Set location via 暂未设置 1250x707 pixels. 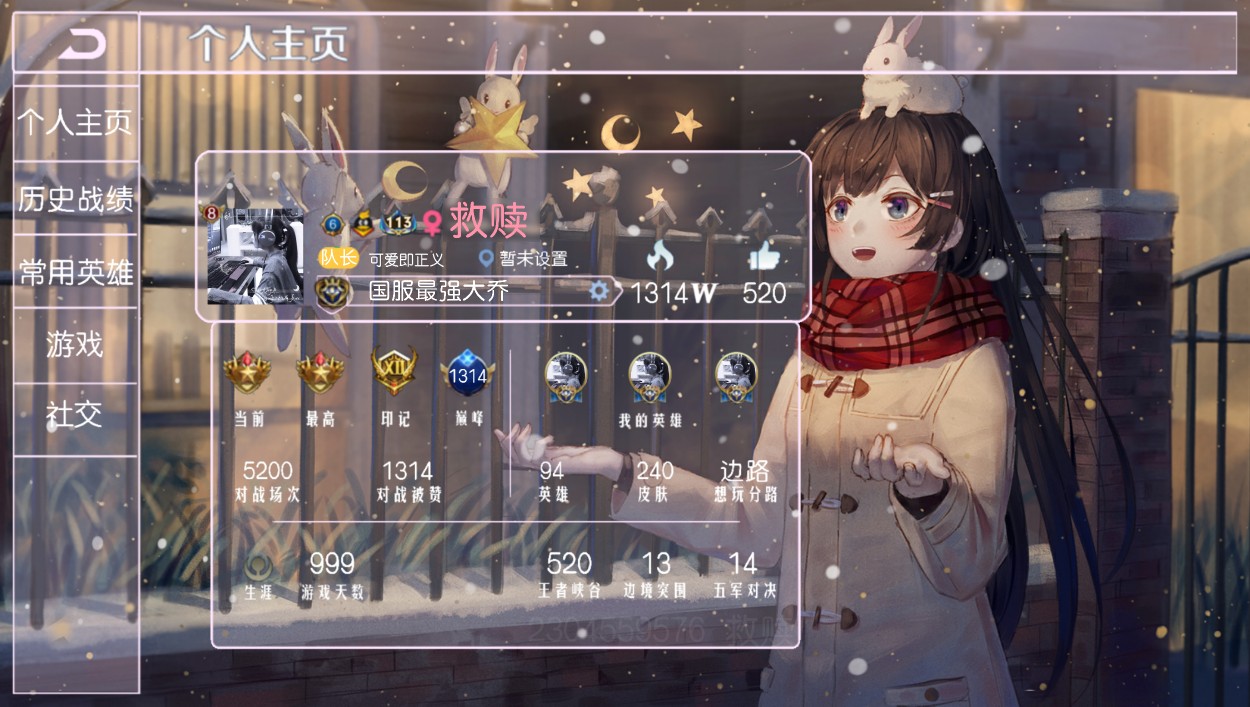pos(525,259)
